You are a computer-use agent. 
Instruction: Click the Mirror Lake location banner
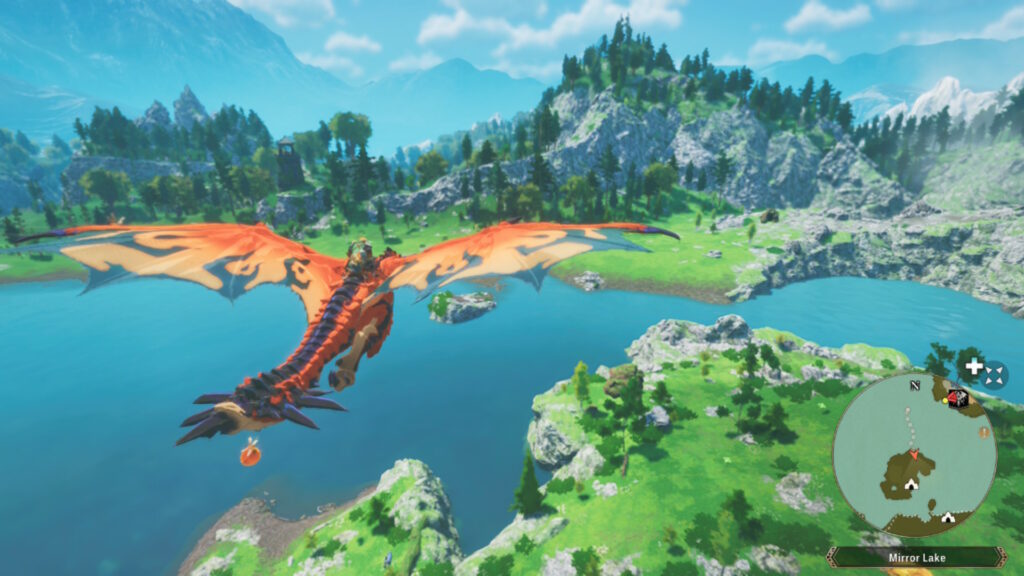(916, 557)
